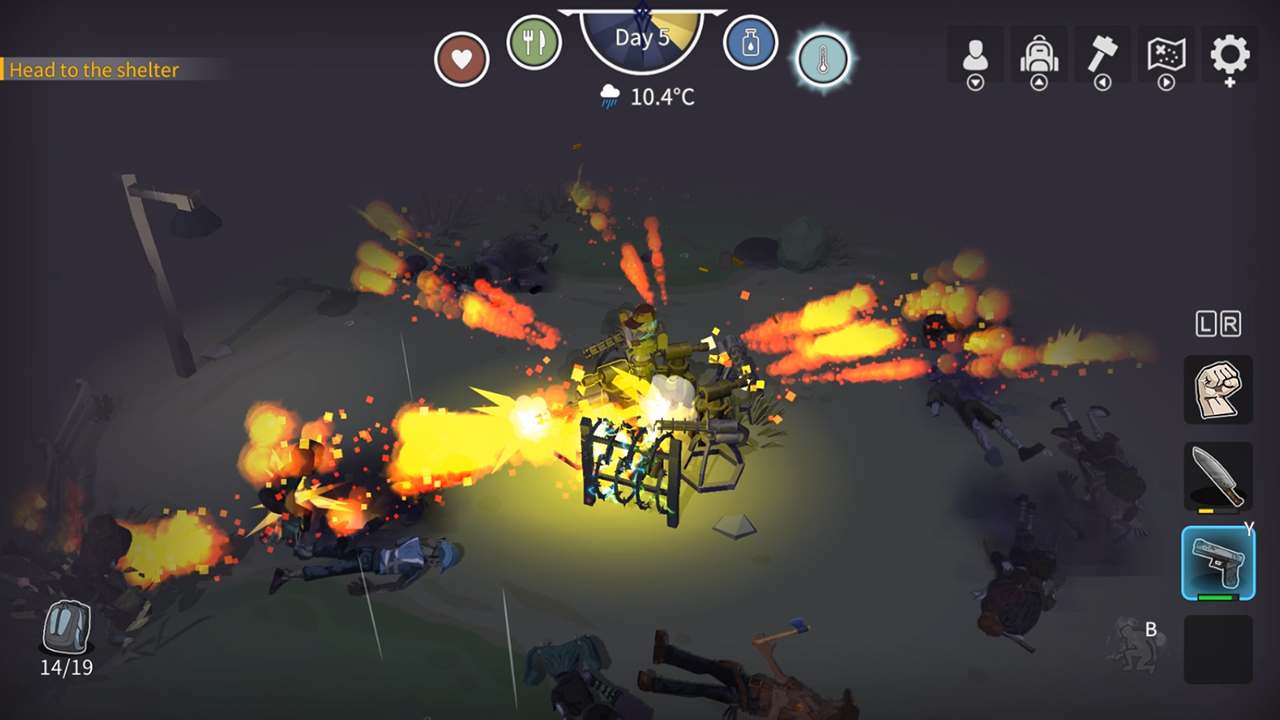The height and width of the screenshot is (720, 1280).
Task: Open the character profile icon
Action: [x=975, y=55]
